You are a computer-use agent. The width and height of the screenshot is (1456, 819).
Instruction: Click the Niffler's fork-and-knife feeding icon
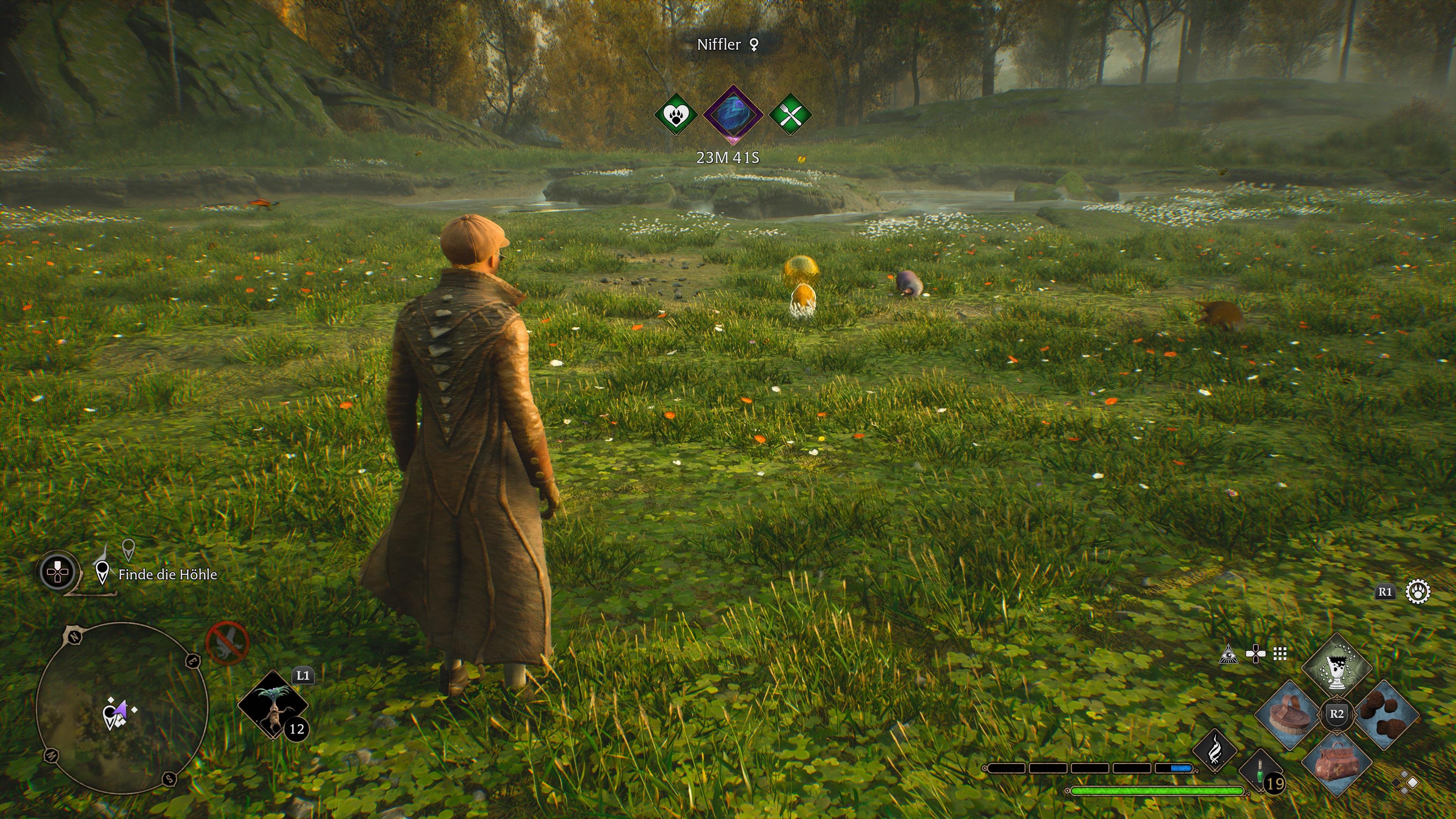(791, 115)
